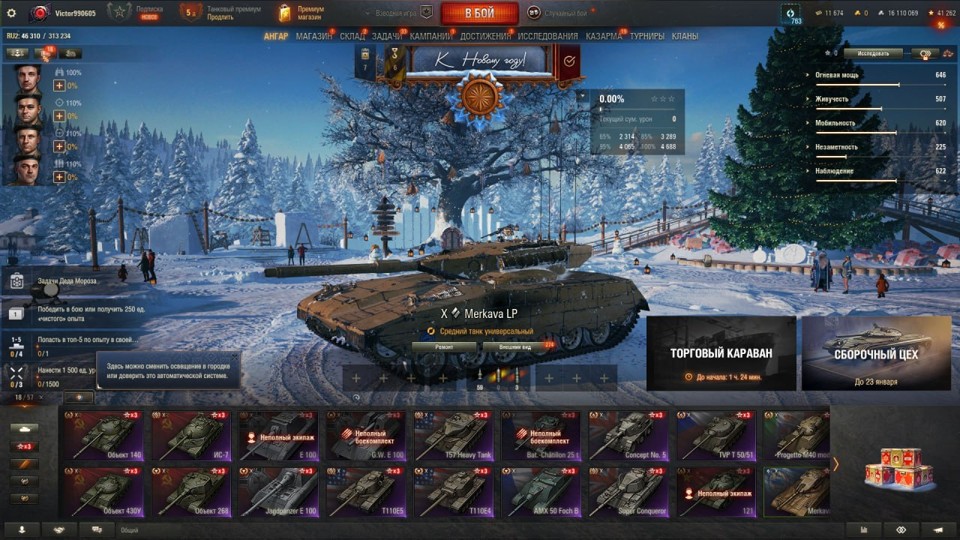Open the «Казарма» tab
Image resolution: width=960 pixels, height=540 pixels.
coord(603,36)
